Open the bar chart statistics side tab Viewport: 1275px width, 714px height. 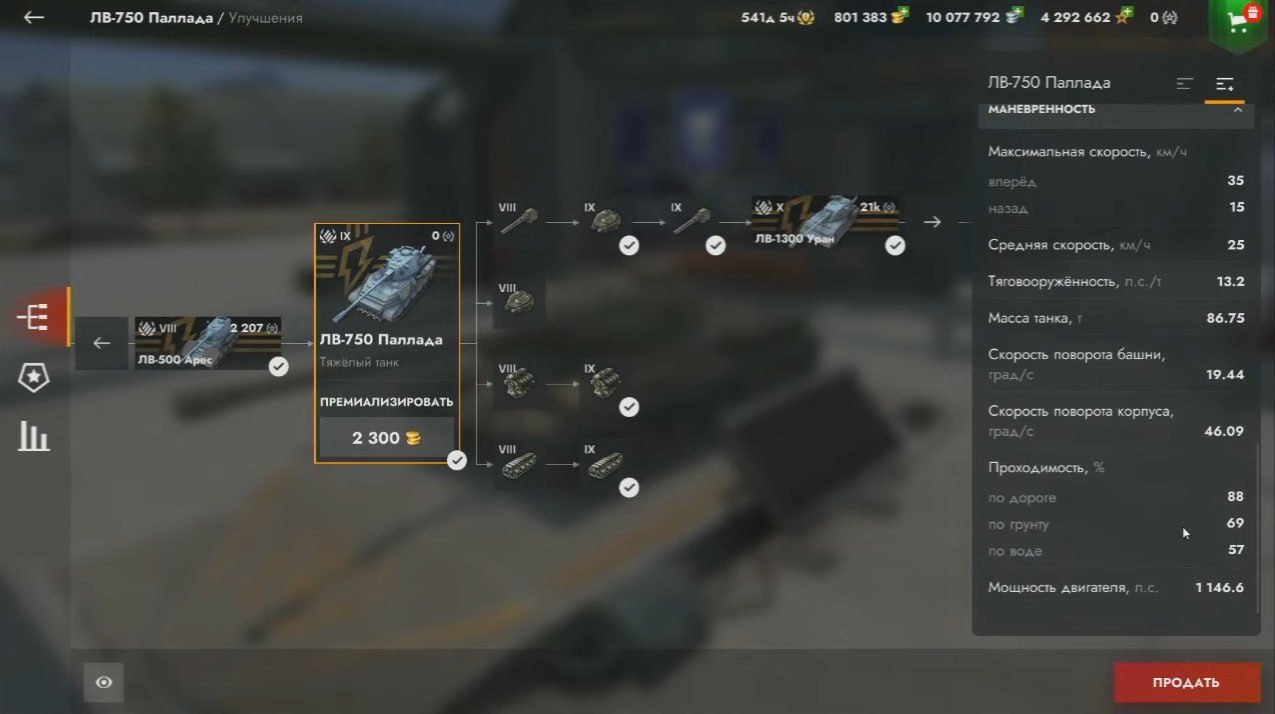(x=33, y=436)
